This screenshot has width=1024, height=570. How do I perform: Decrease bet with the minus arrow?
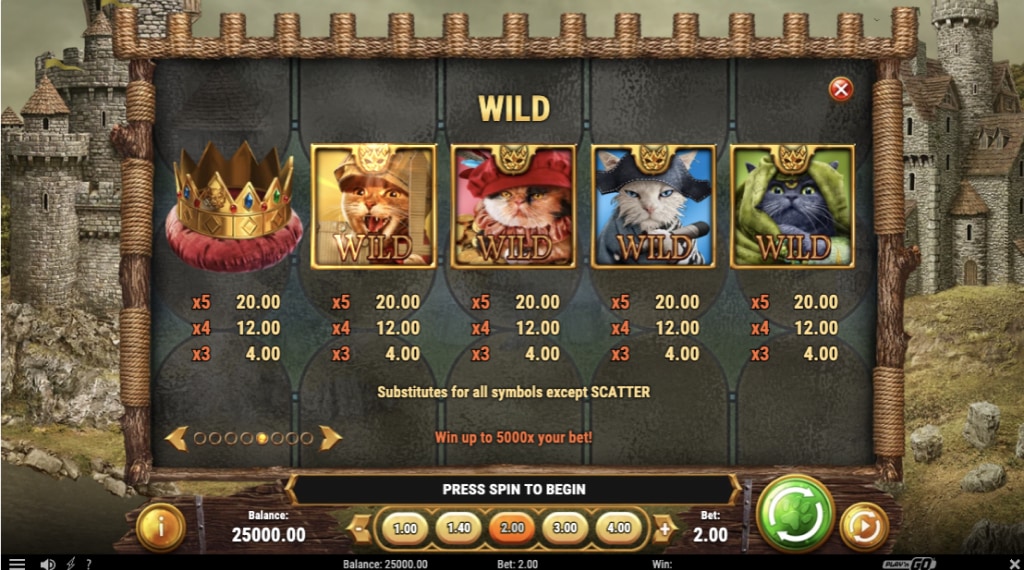[360, 528]
